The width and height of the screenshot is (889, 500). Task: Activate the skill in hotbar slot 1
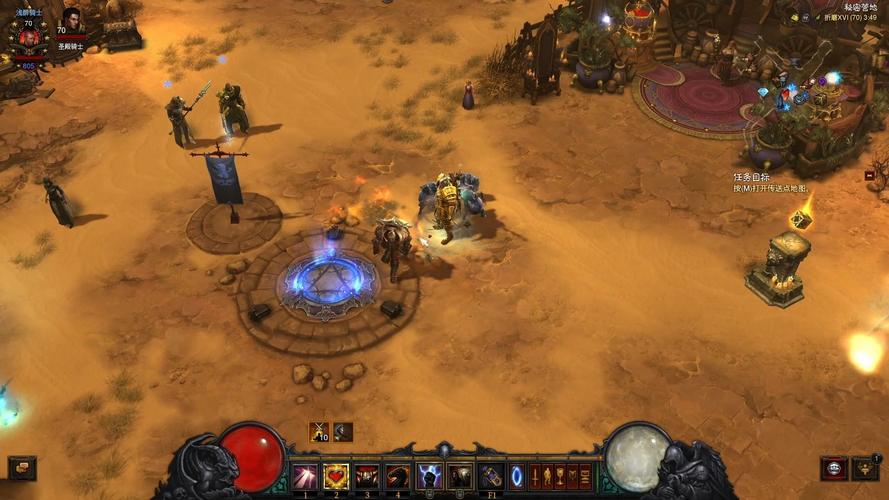pyautogui.click(x=304, y=477)
